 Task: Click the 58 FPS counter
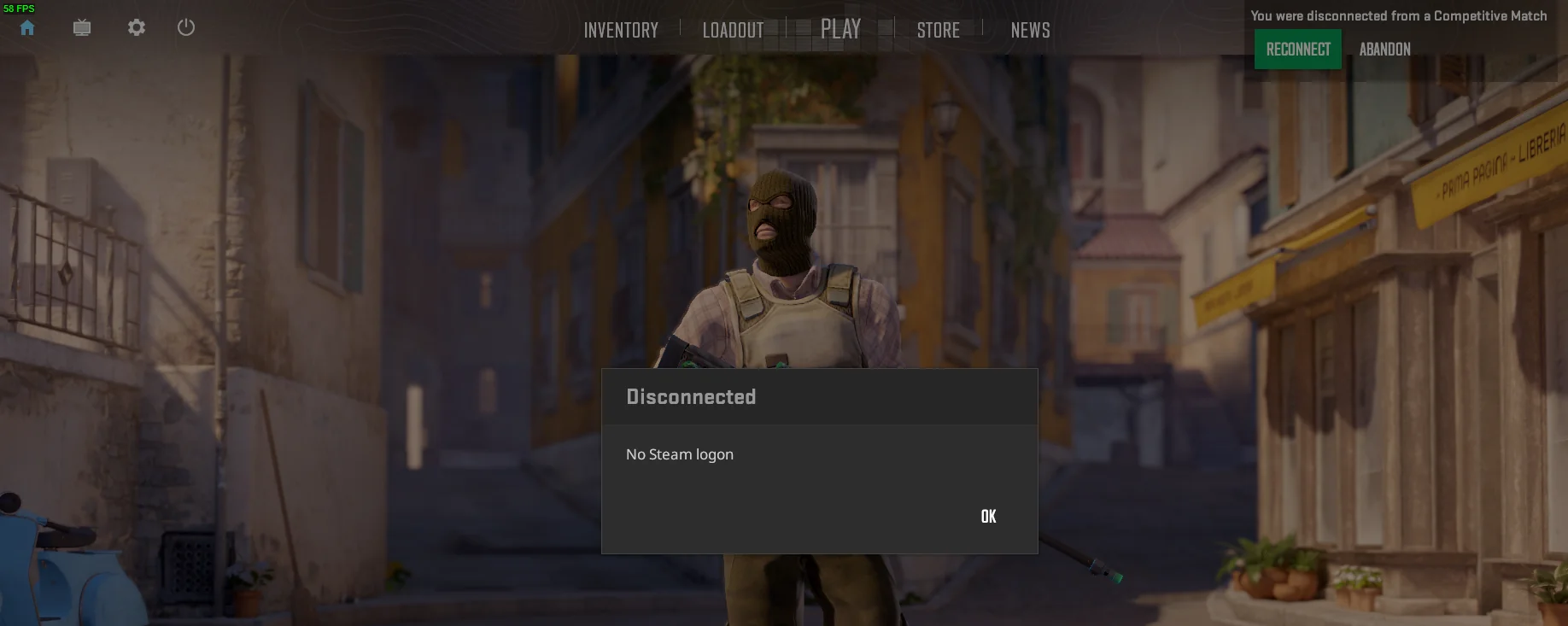(18, 7)
